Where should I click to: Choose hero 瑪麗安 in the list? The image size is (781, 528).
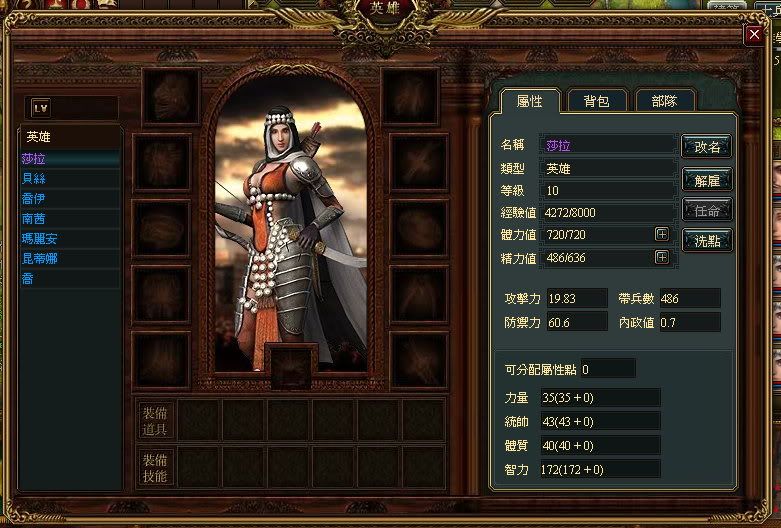[x=40, y=238]
